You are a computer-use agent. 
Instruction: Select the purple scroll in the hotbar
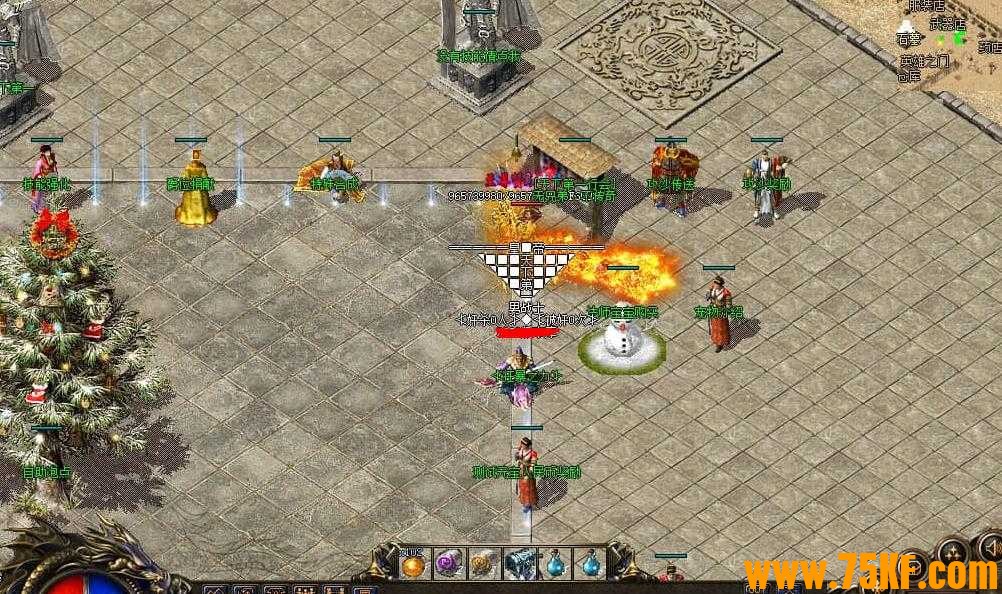(448, 565)
